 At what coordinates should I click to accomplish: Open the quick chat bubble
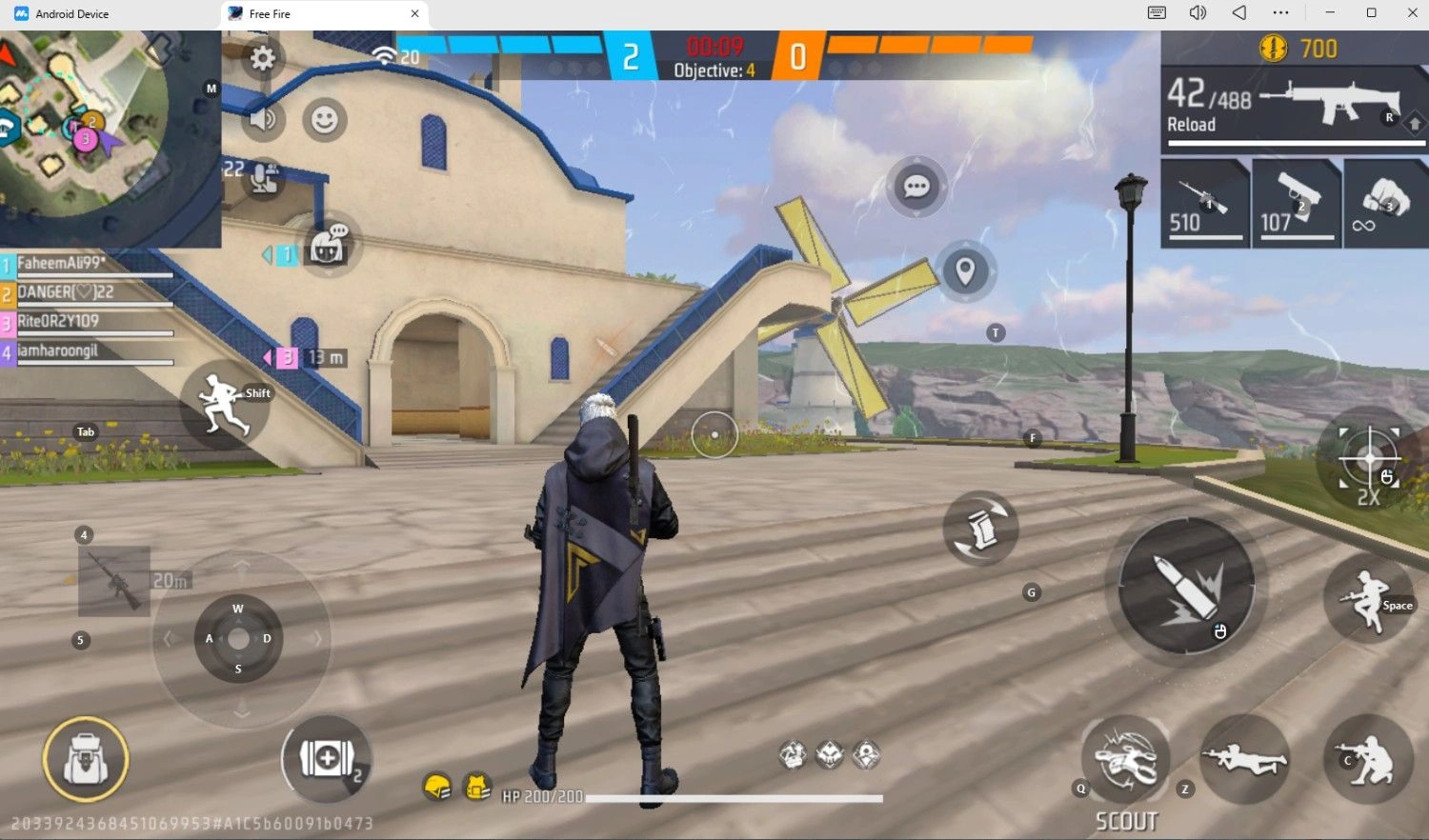point(916,187)
